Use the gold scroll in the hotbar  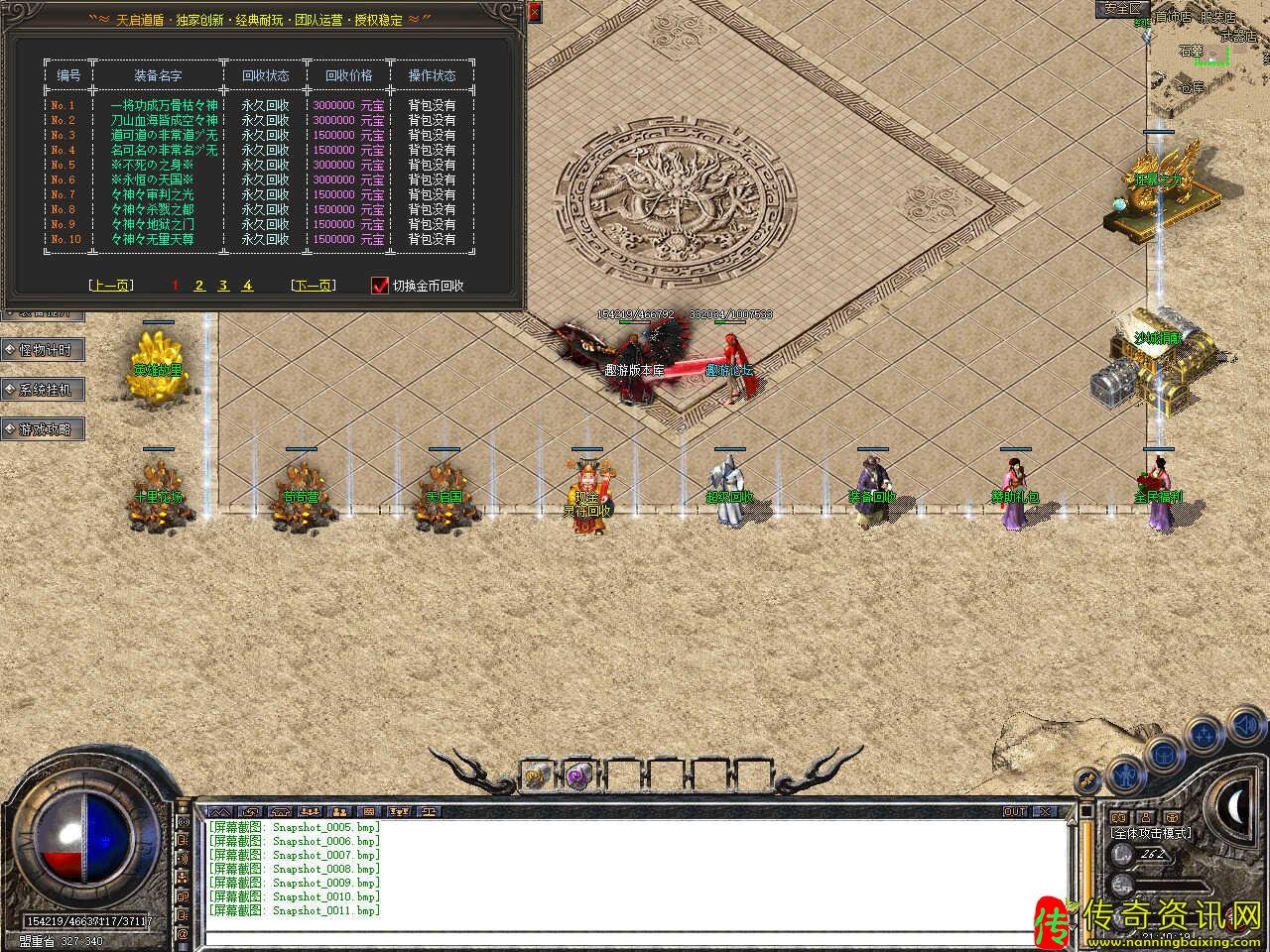(537, 774)
